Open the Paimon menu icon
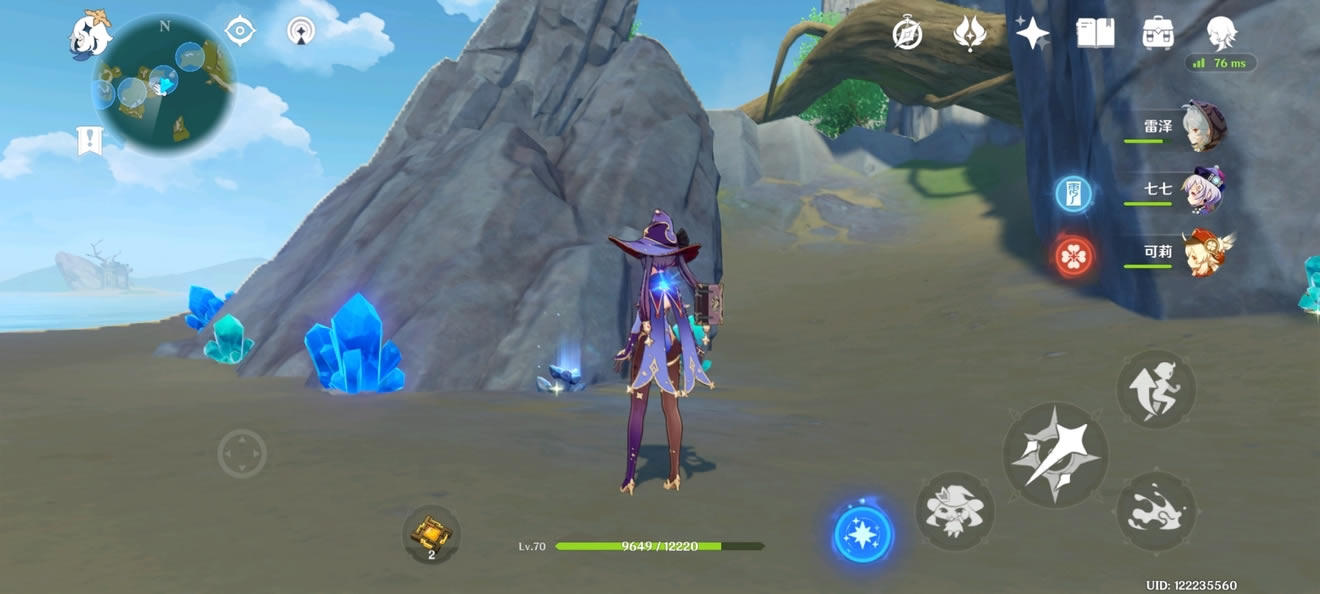The height and width of the screenshot is (594, 1320). coord(90,35)
